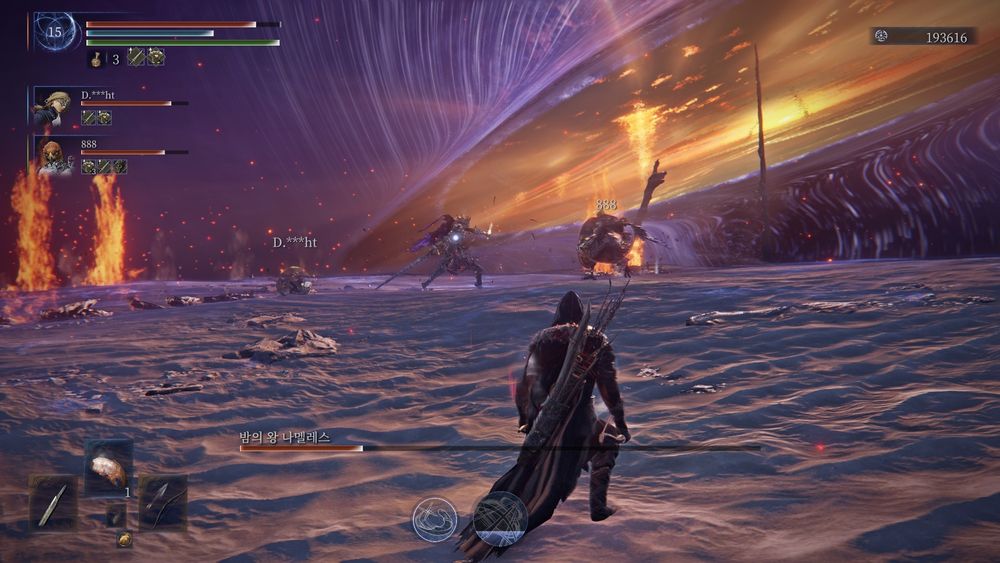This screenshot has height=563, width=1000.
Task: Click the level 15 character emblem
Action: pos(54,32)
